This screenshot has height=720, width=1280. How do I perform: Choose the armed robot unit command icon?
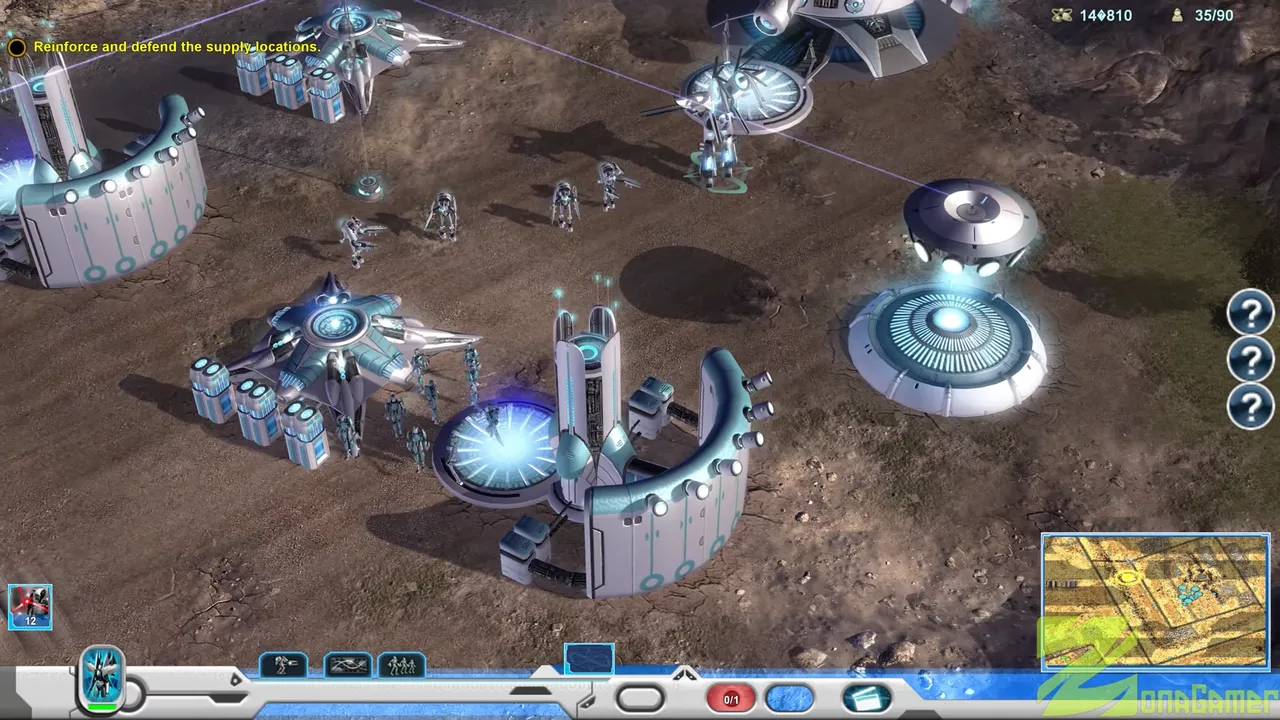tap(283, 665)
